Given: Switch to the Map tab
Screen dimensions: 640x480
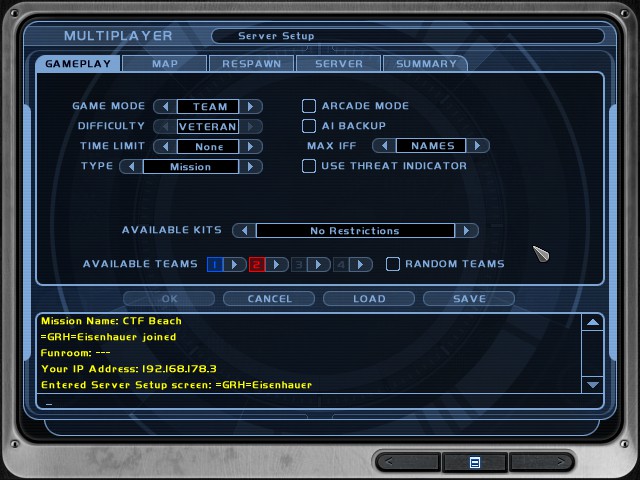Looking at the screenshot, I should tap(165, 64).
